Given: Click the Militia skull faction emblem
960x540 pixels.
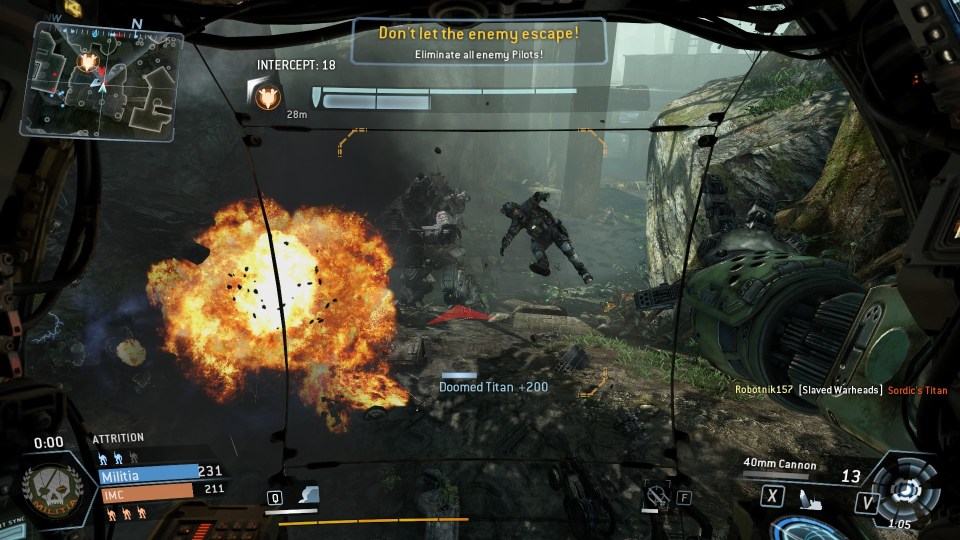Looking at the screenshot, I should point(51,488).
